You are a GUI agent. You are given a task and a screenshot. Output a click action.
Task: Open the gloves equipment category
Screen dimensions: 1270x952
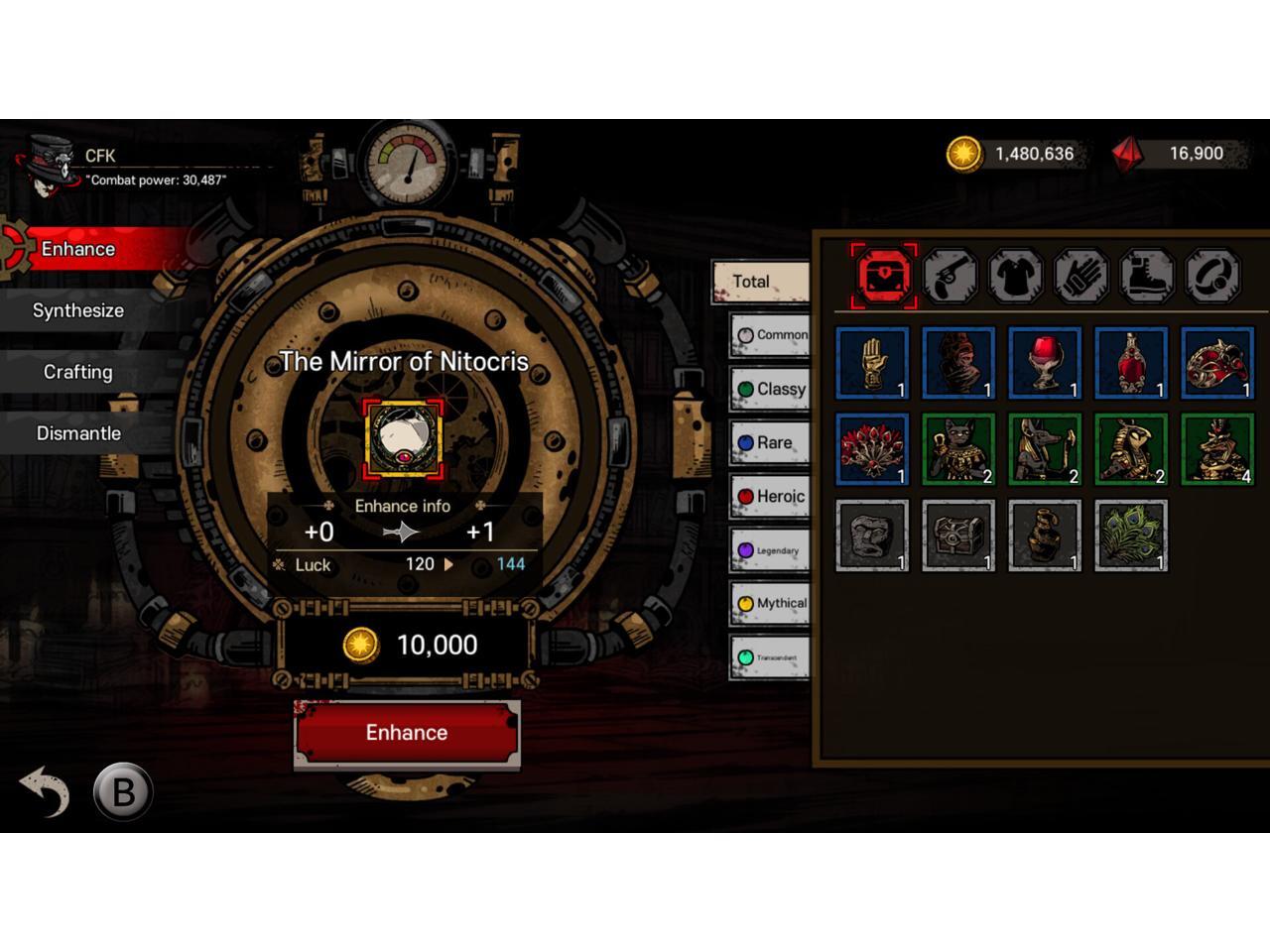point(1080,276)
